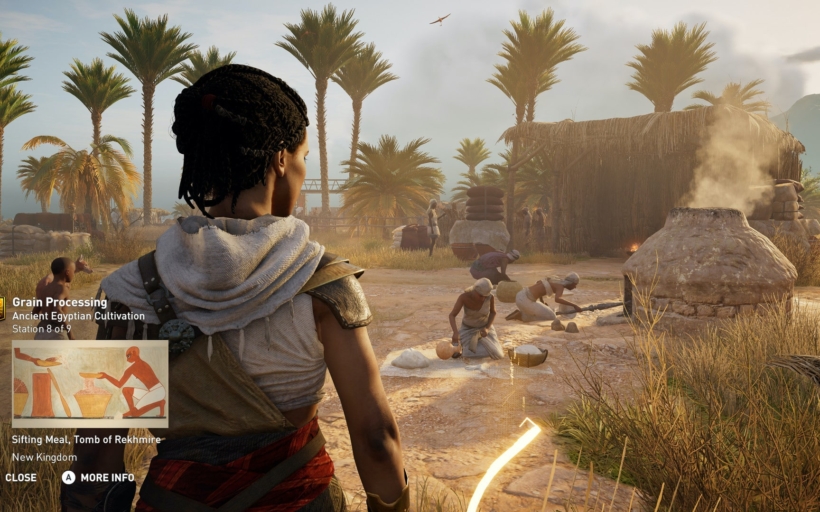Open More Info for this tour station
Viewport: 820px width, 512px height.
pyautogui.click(x=98, y=478)
